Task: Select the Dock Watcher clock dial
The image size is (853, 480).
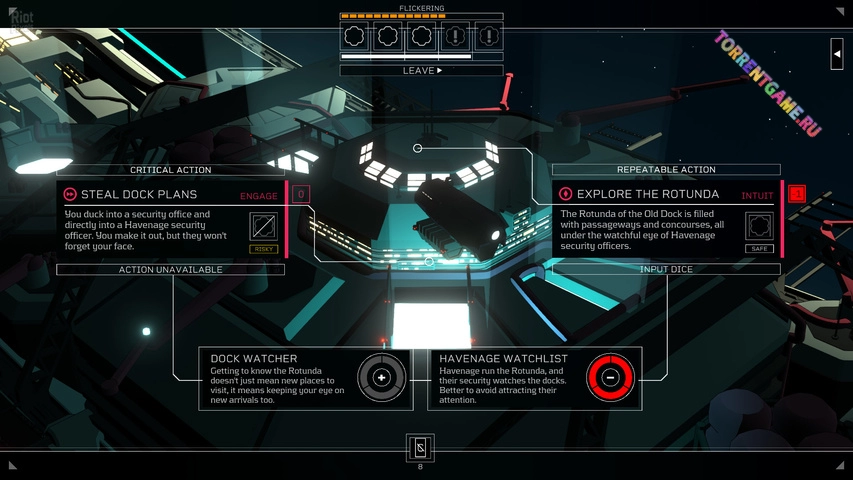Action: [x=381, y=377]
